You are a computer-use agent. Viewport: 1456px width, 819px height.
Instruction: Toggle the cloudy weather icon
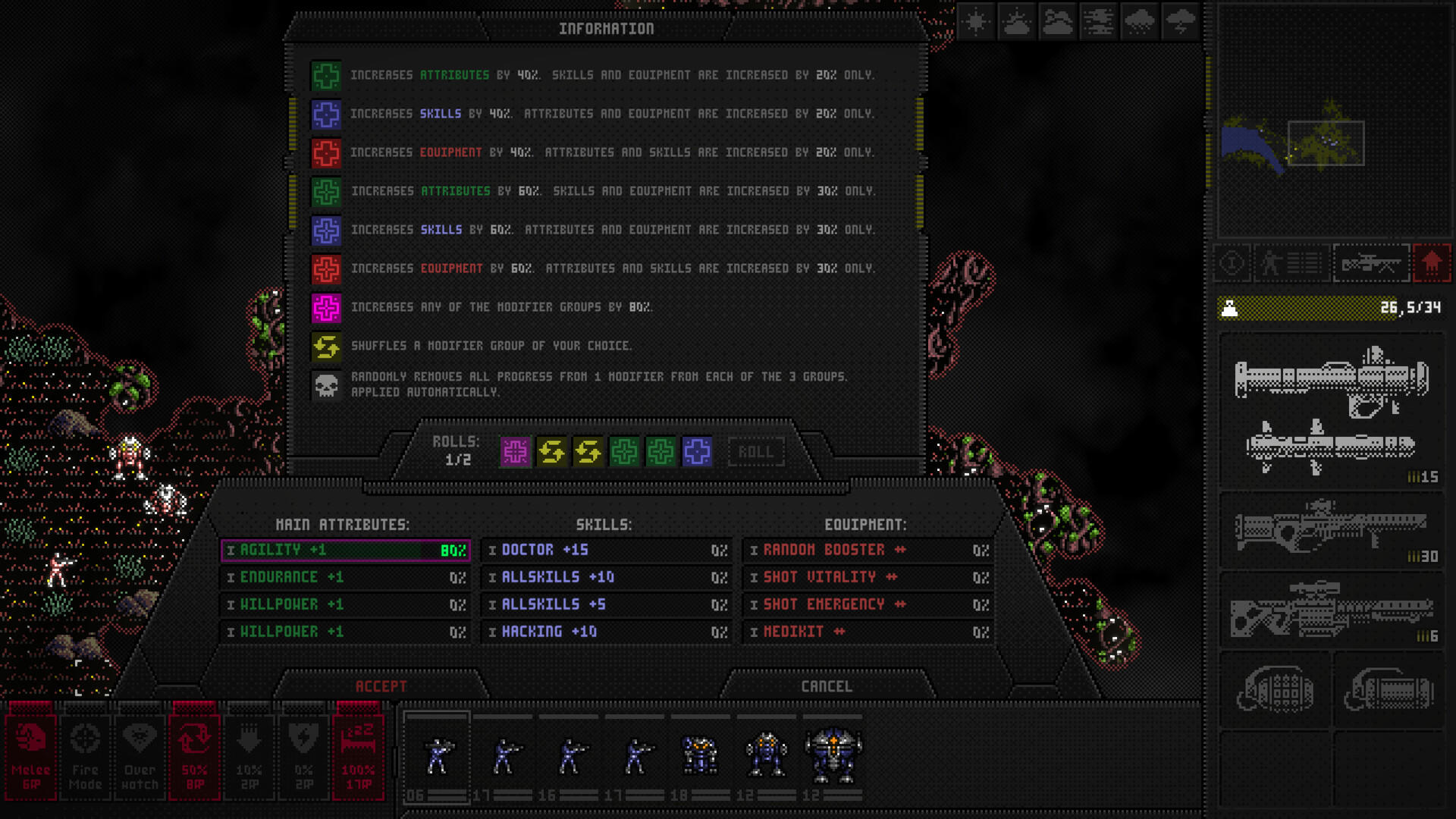(1057, 22)
